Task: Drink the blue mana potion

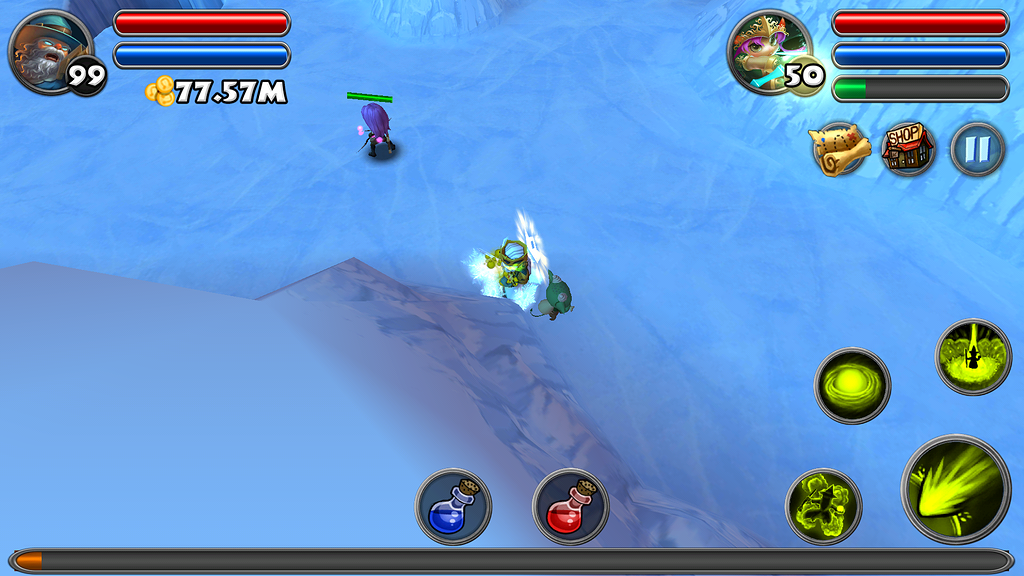Action: 453,507
